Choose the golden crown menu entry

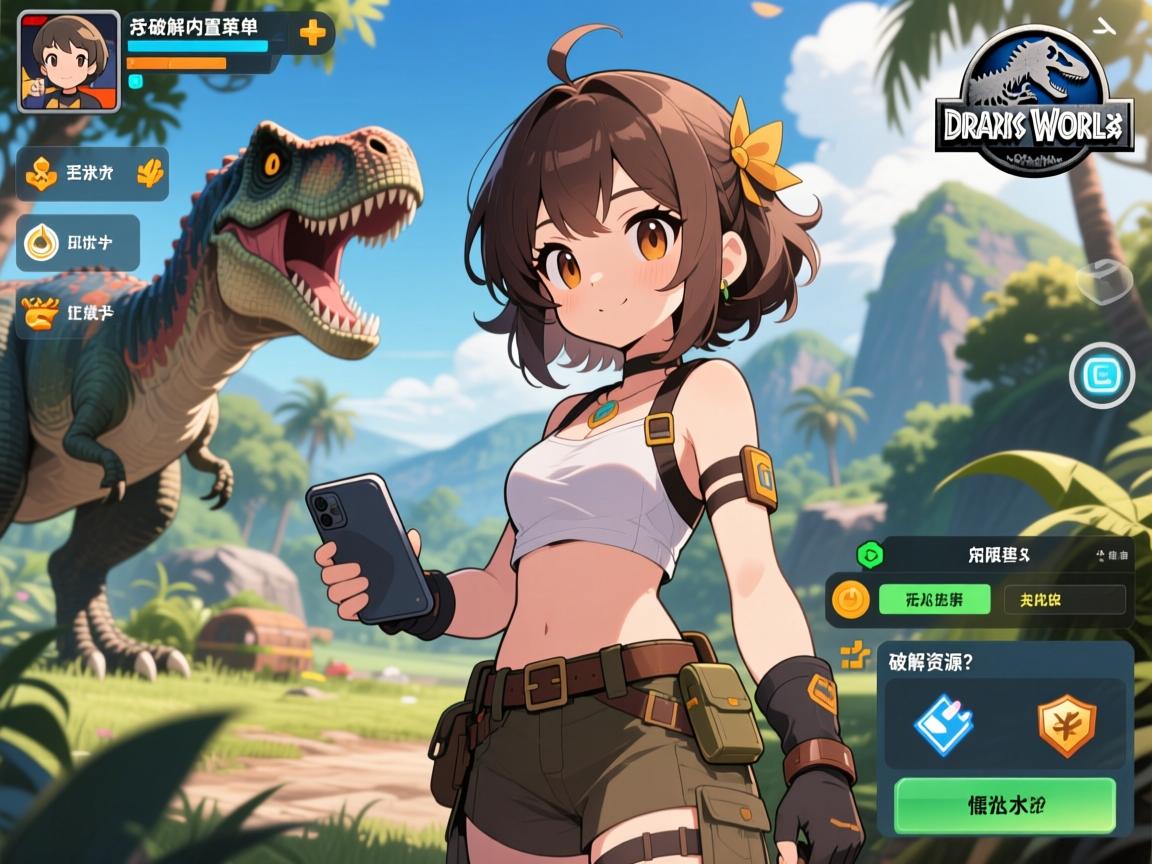[78, 313]
